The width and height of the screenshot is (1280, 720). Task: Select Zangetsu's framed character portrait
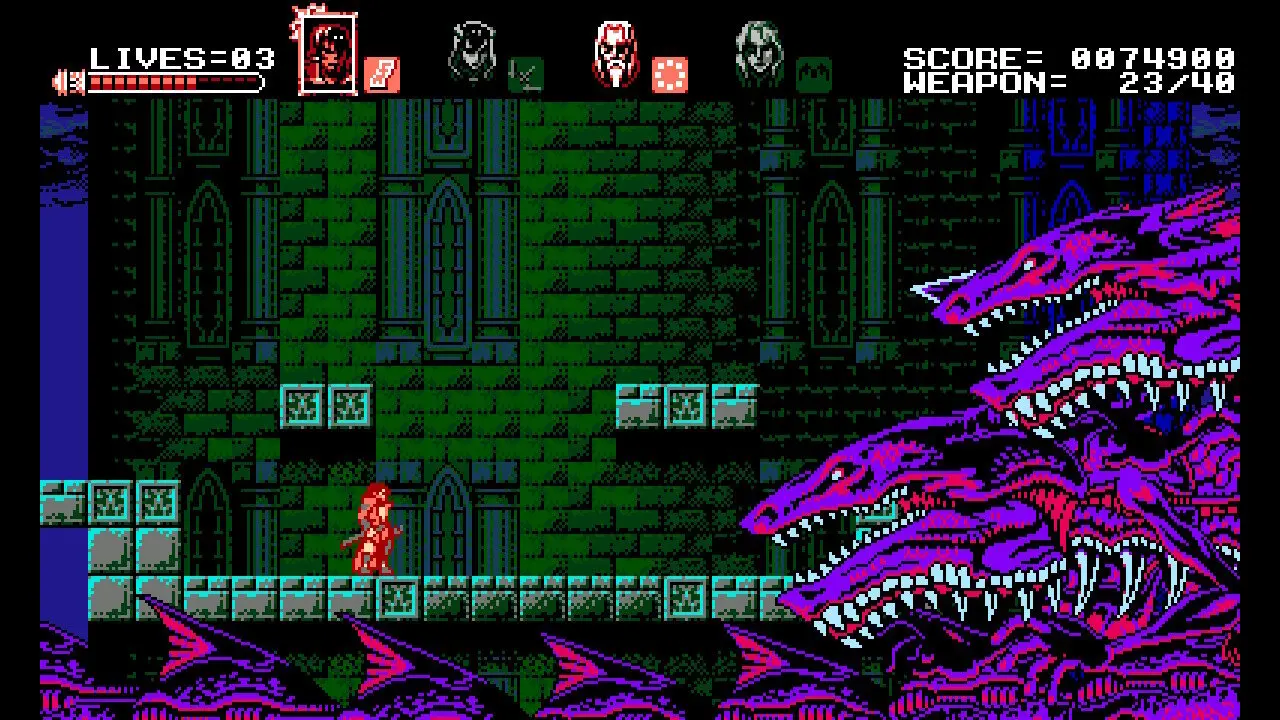click(327, 50)
